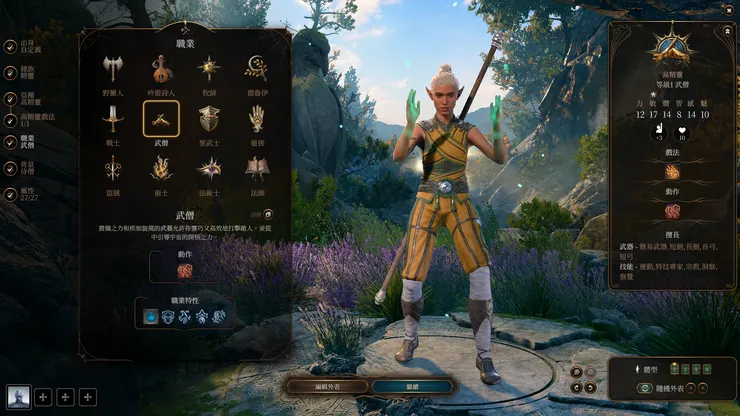Select the 野蠻人 (Barbarian) class
This screenshot has height=416, width=740.
pyautogui.click(x=112, y=68)
